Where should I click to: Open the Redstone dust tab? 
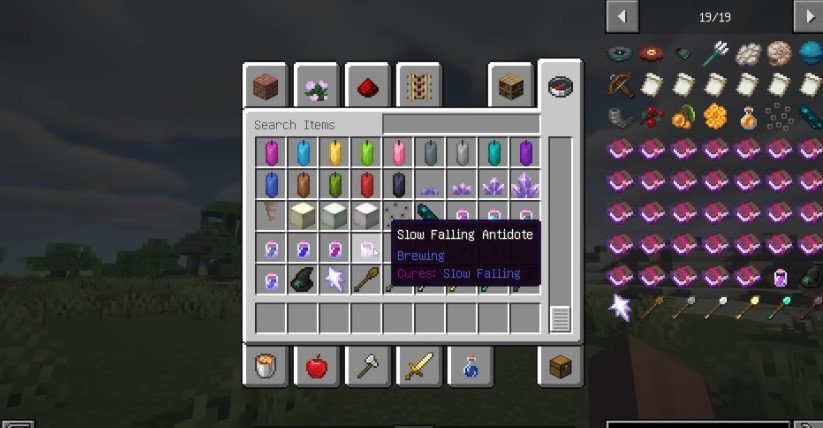(x=368, y=87)
